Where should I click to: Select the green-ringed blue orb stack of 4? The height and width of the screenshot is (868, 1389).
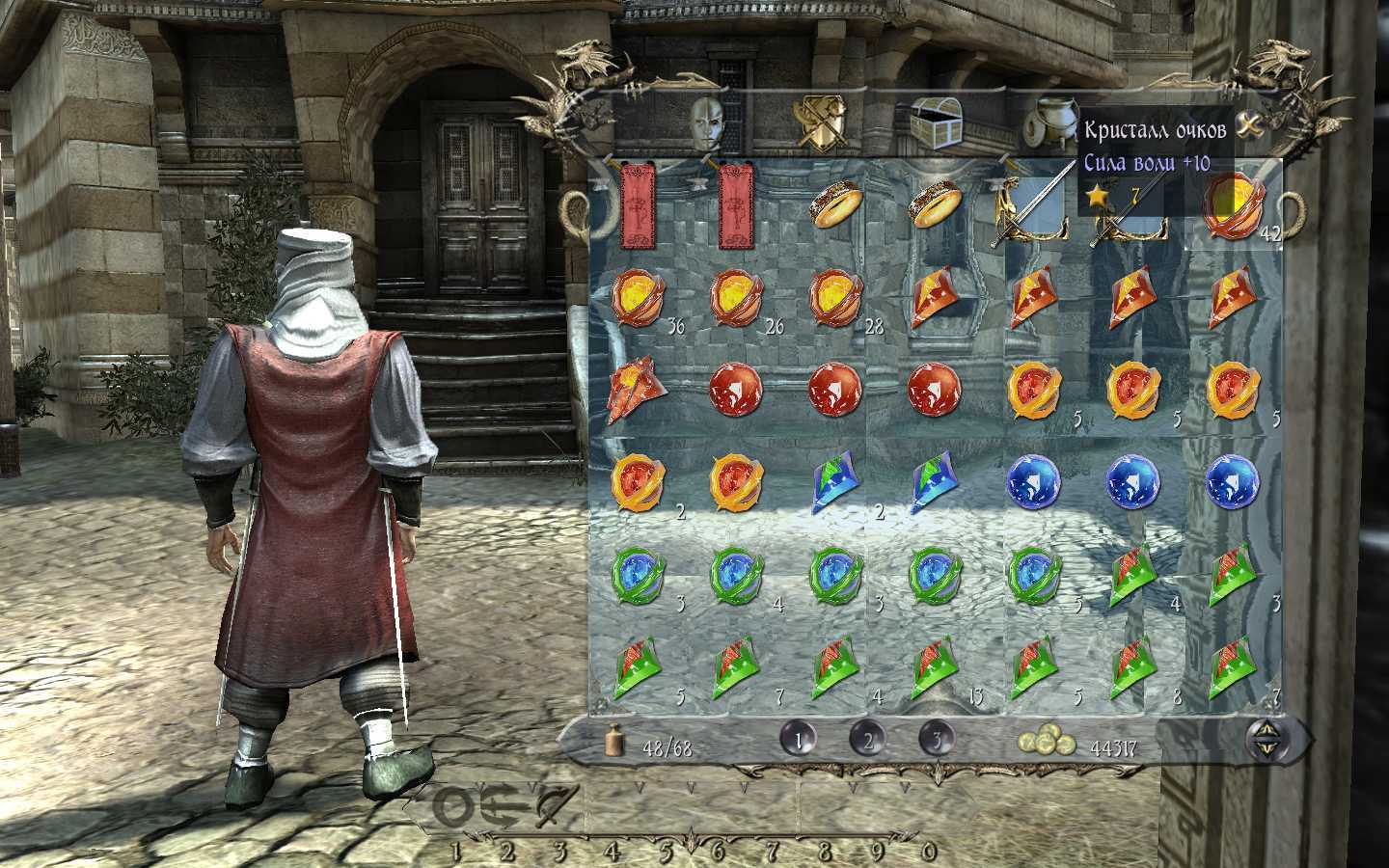pyautogui.click(x=738, y=574)
